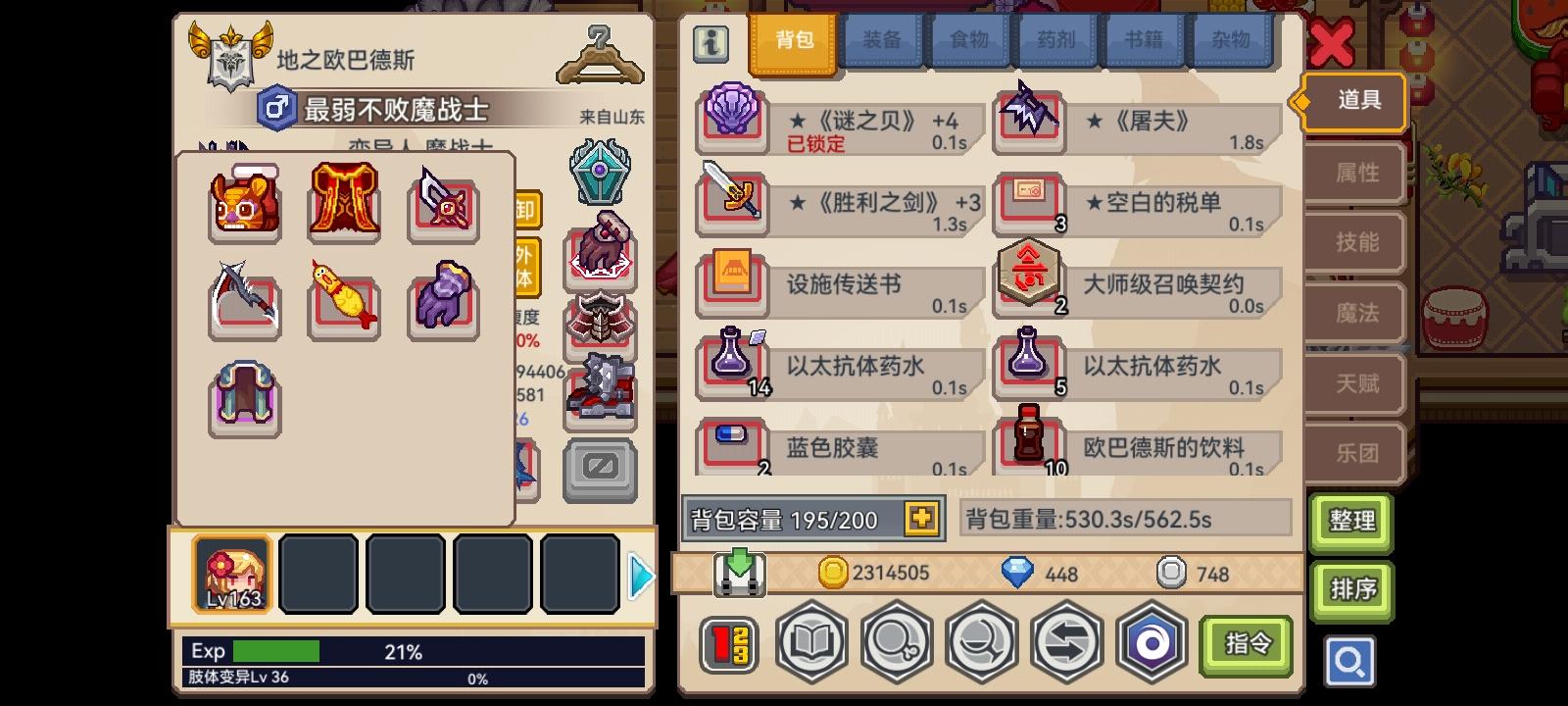Click the green deposit arrow icon

739,573
